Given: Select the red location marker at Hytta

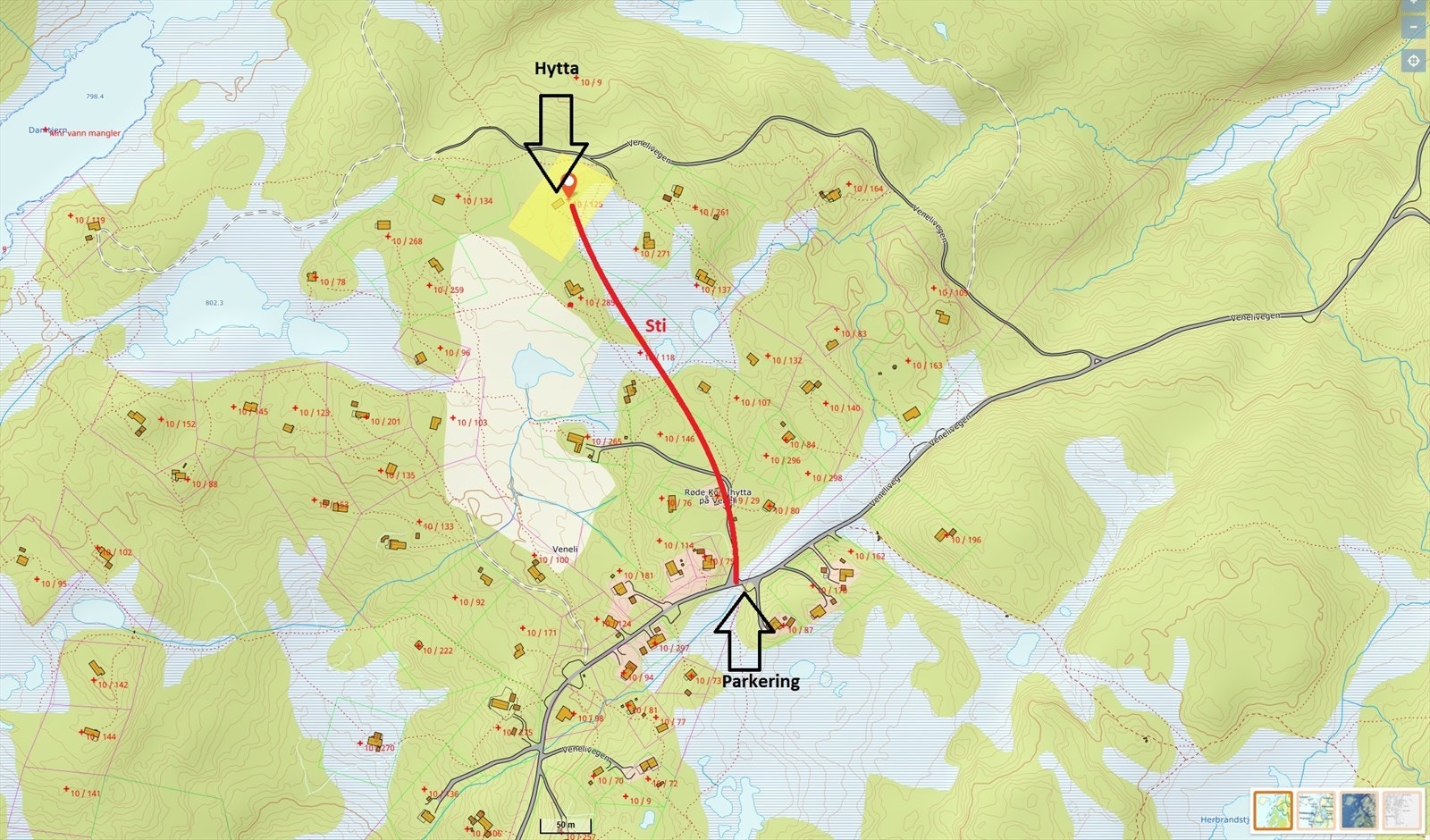Looking at the screenshot, I should coord(569,183).
